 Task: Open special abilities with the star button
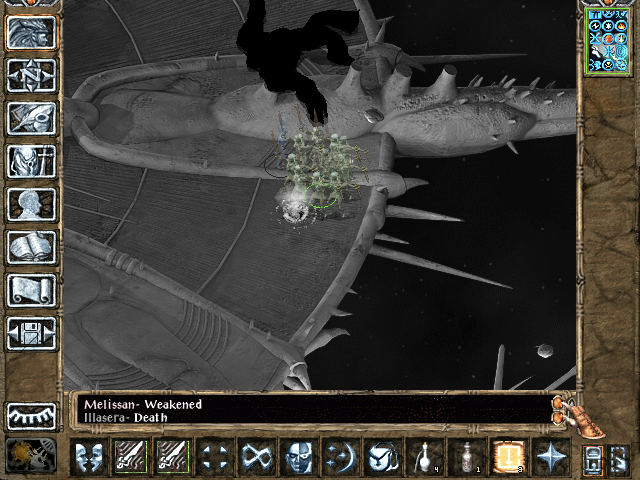549,456
